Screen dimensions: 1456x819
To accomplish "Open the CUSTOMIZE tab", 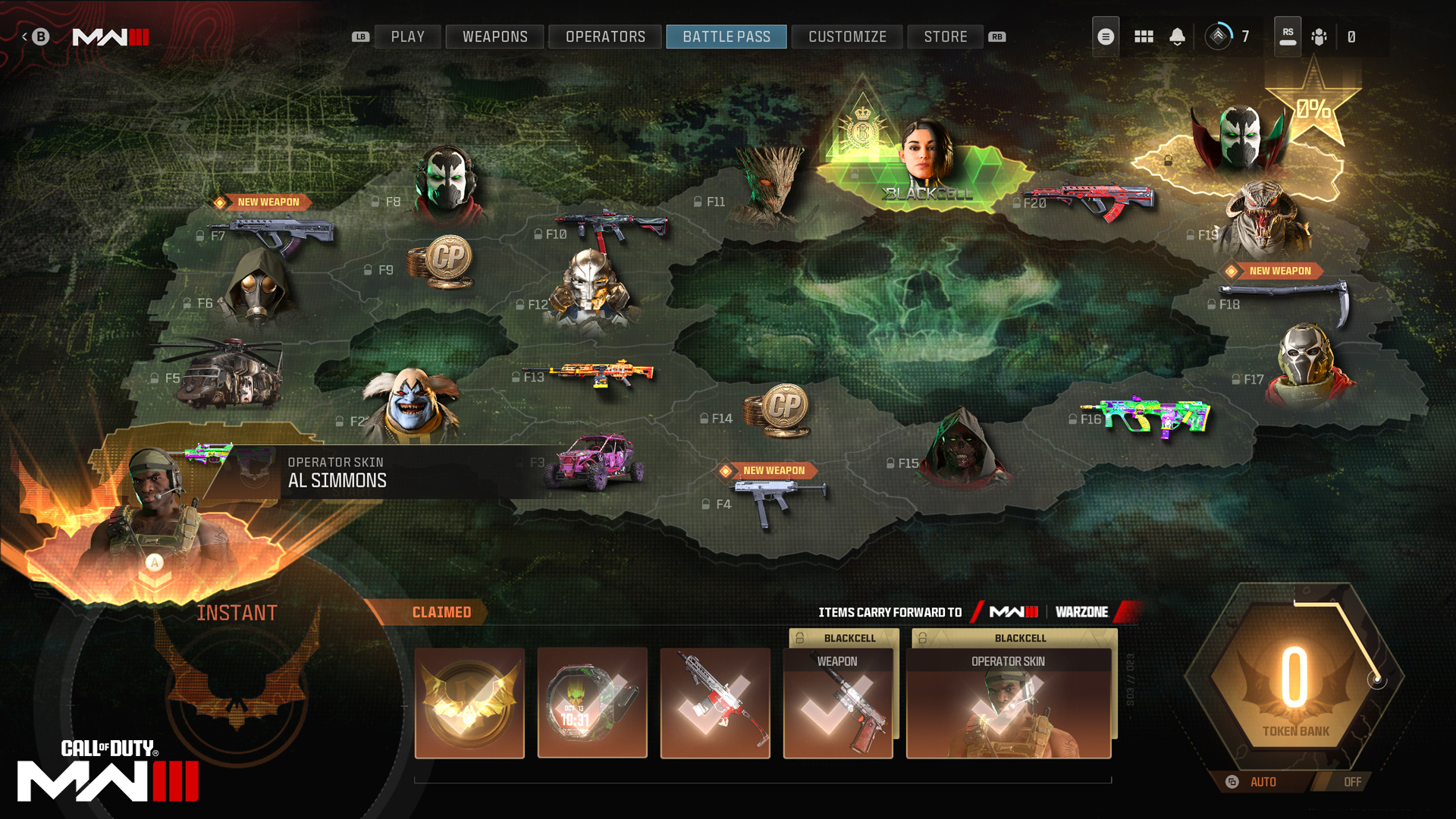I will [847, 36].
